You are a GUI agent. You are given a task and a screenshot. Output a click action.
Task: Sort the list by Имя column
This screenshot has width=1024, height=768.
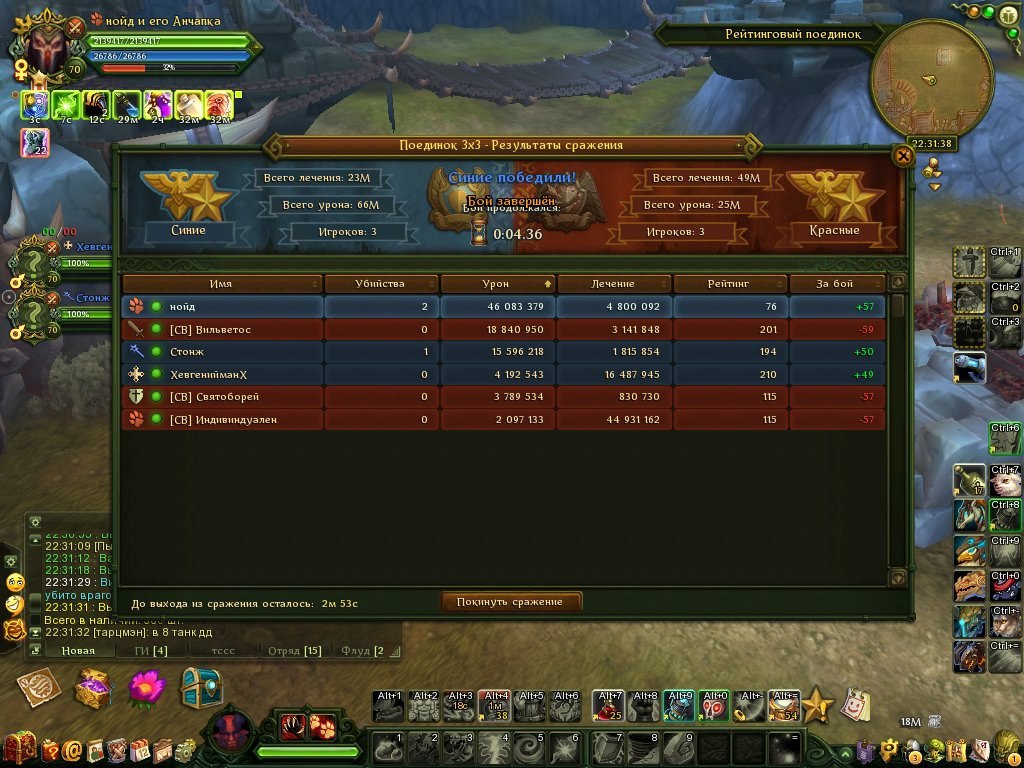click(x=222, y=284)
